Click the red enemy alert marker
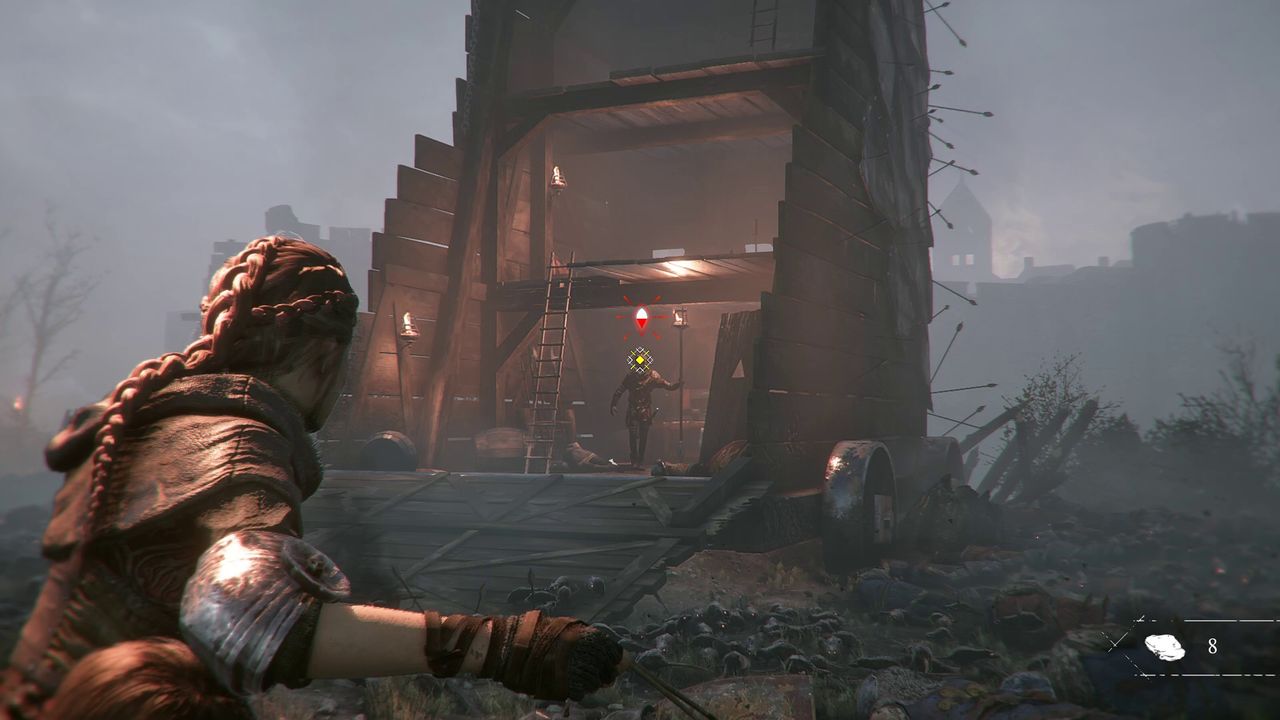1280x720 pixels. click(641, 319)
